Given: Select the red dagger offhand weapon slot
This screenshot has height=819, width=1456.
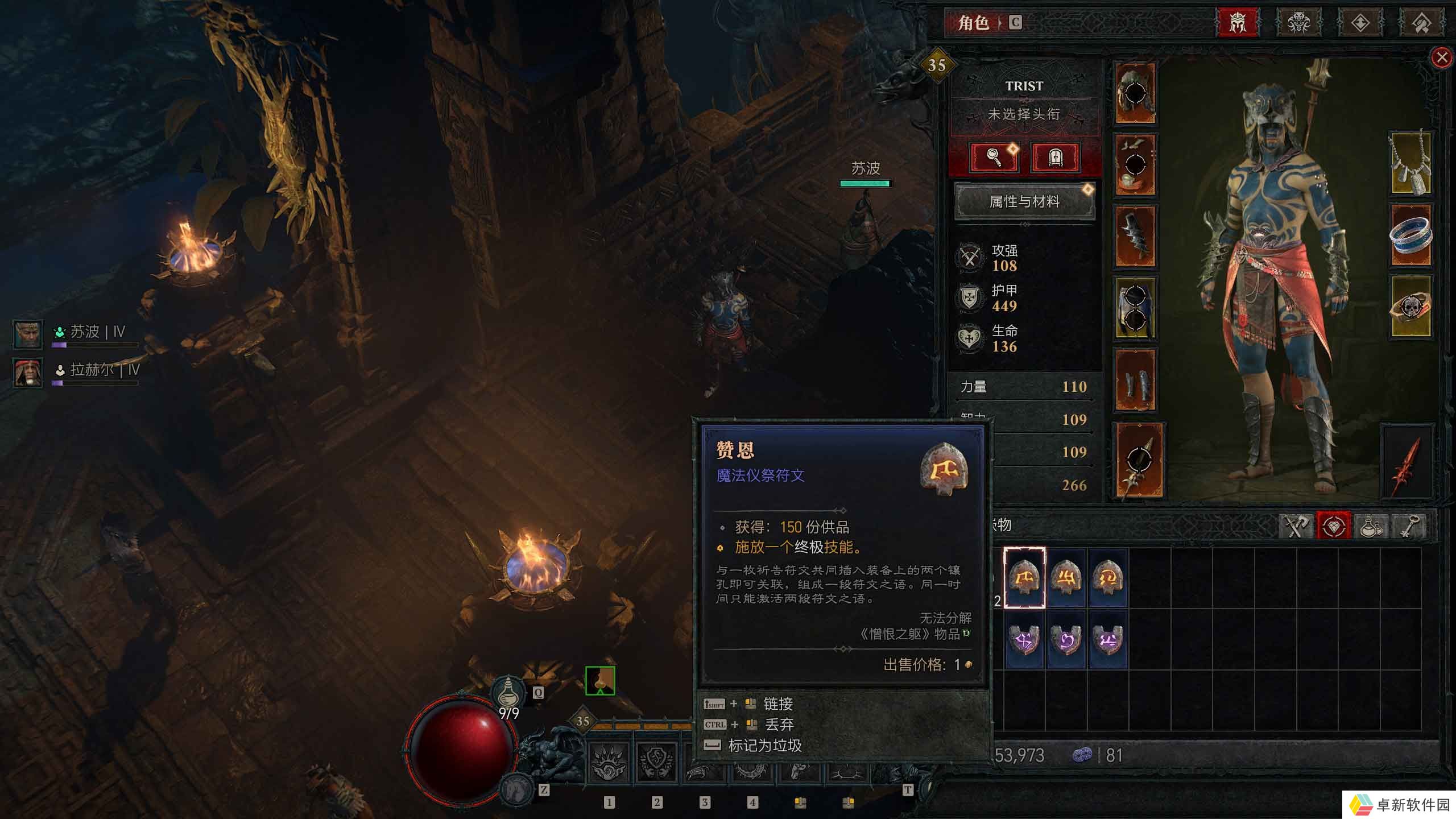Looking at the screenshot, I should click(x=1407, y=462).
